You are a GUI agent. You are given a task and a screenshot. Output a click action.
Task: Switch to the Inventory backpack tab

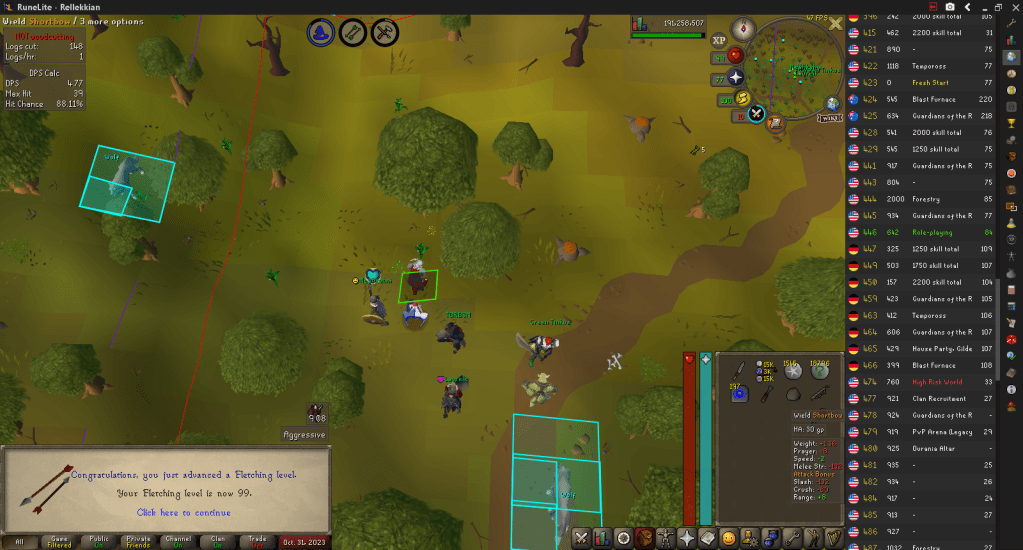point(646,538)
